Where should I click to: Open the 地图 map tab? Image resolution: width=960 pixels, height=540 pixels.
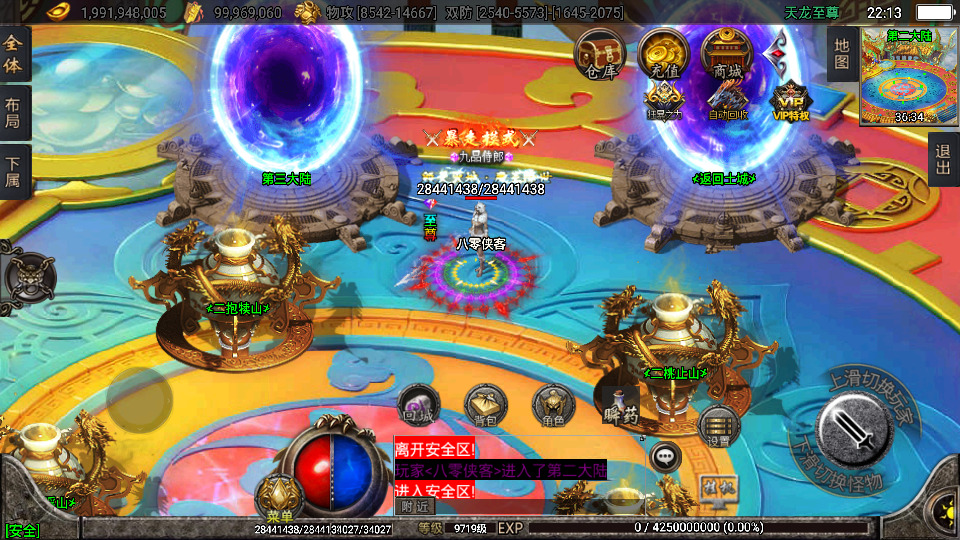[x=842, y=54]
